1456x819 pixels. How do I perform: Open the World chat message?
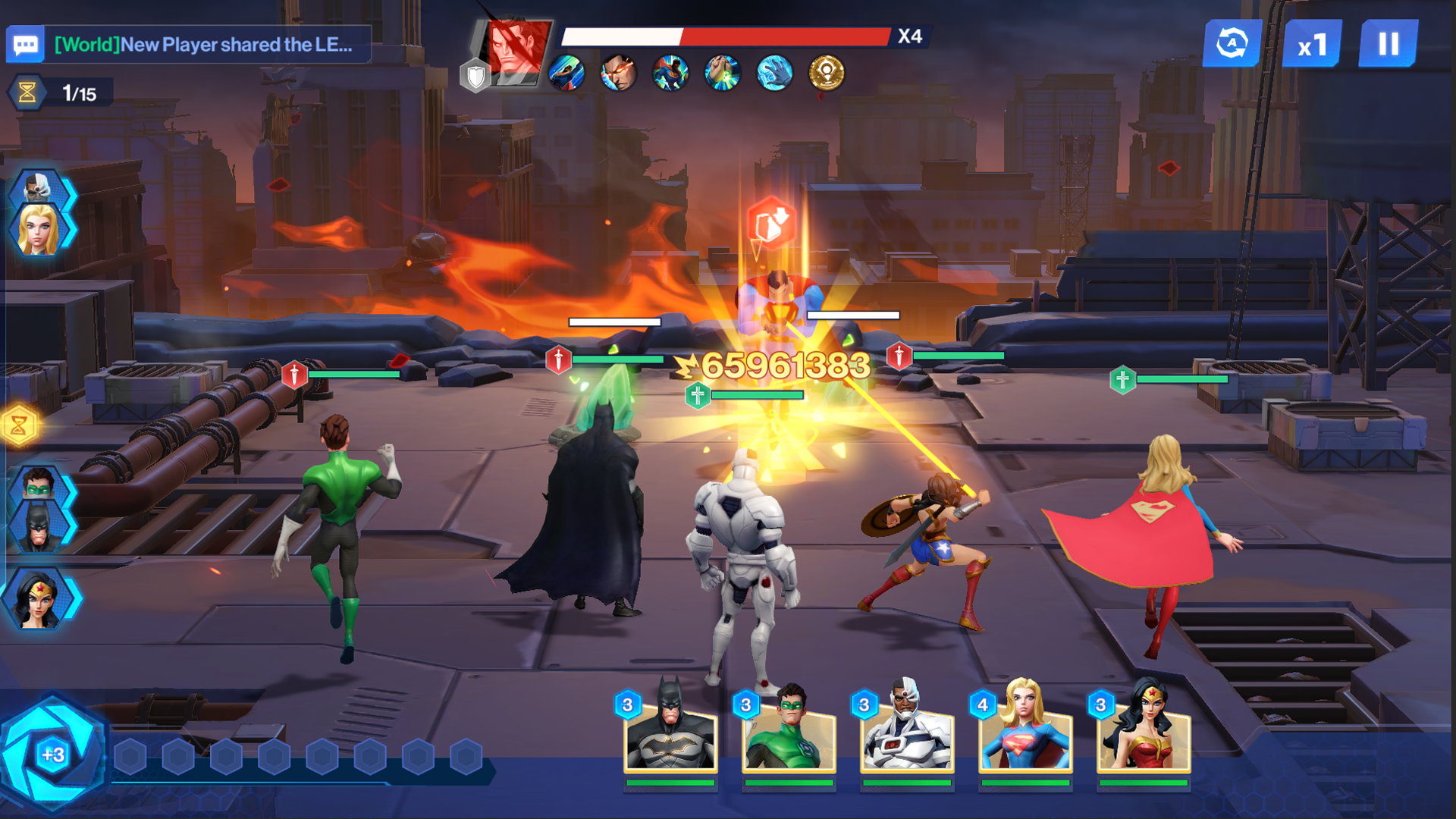pos(205,44)
